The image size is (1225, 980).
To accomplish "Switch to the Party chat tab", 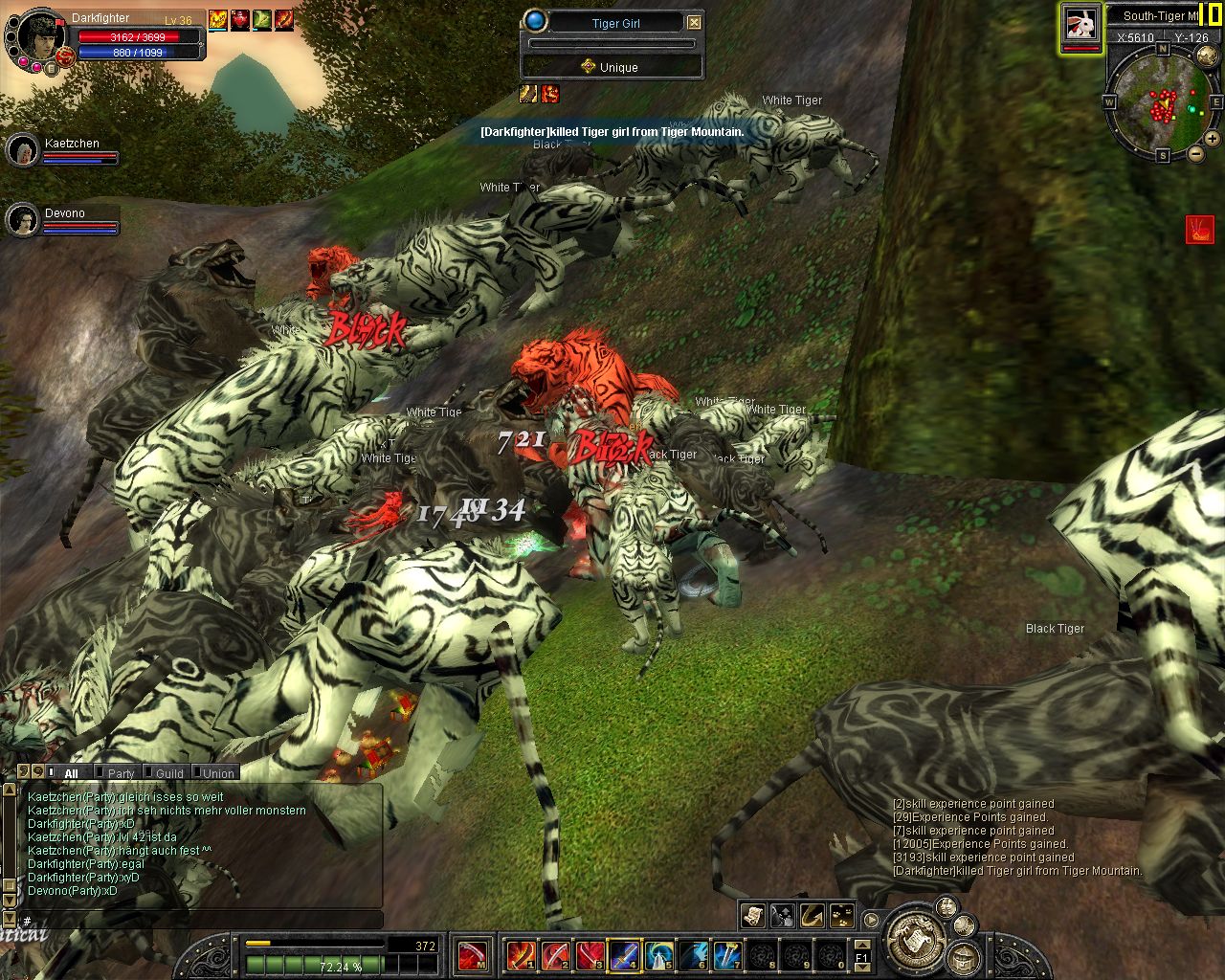I will pyautogui.click(x=121, y=773).
